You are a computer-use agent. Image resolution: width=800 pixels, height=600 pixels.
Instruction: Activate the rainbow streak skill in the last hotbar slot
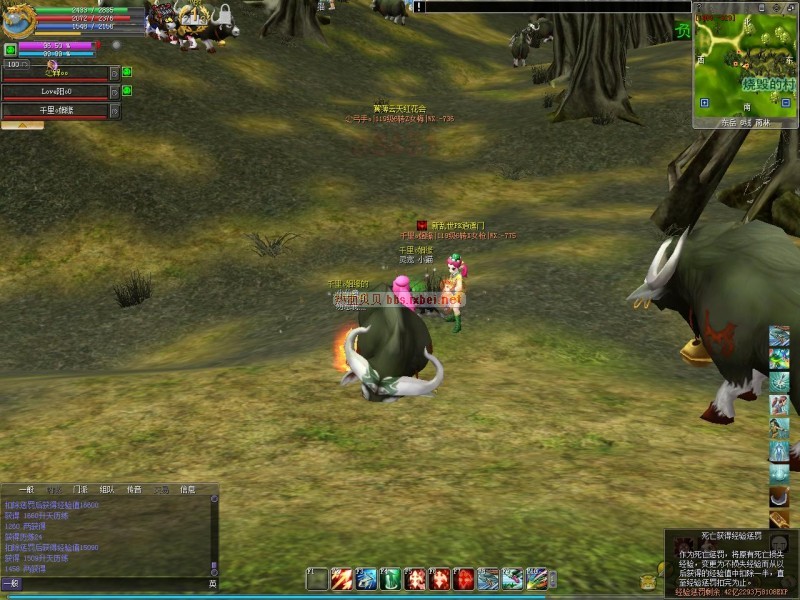click(536, 579)
